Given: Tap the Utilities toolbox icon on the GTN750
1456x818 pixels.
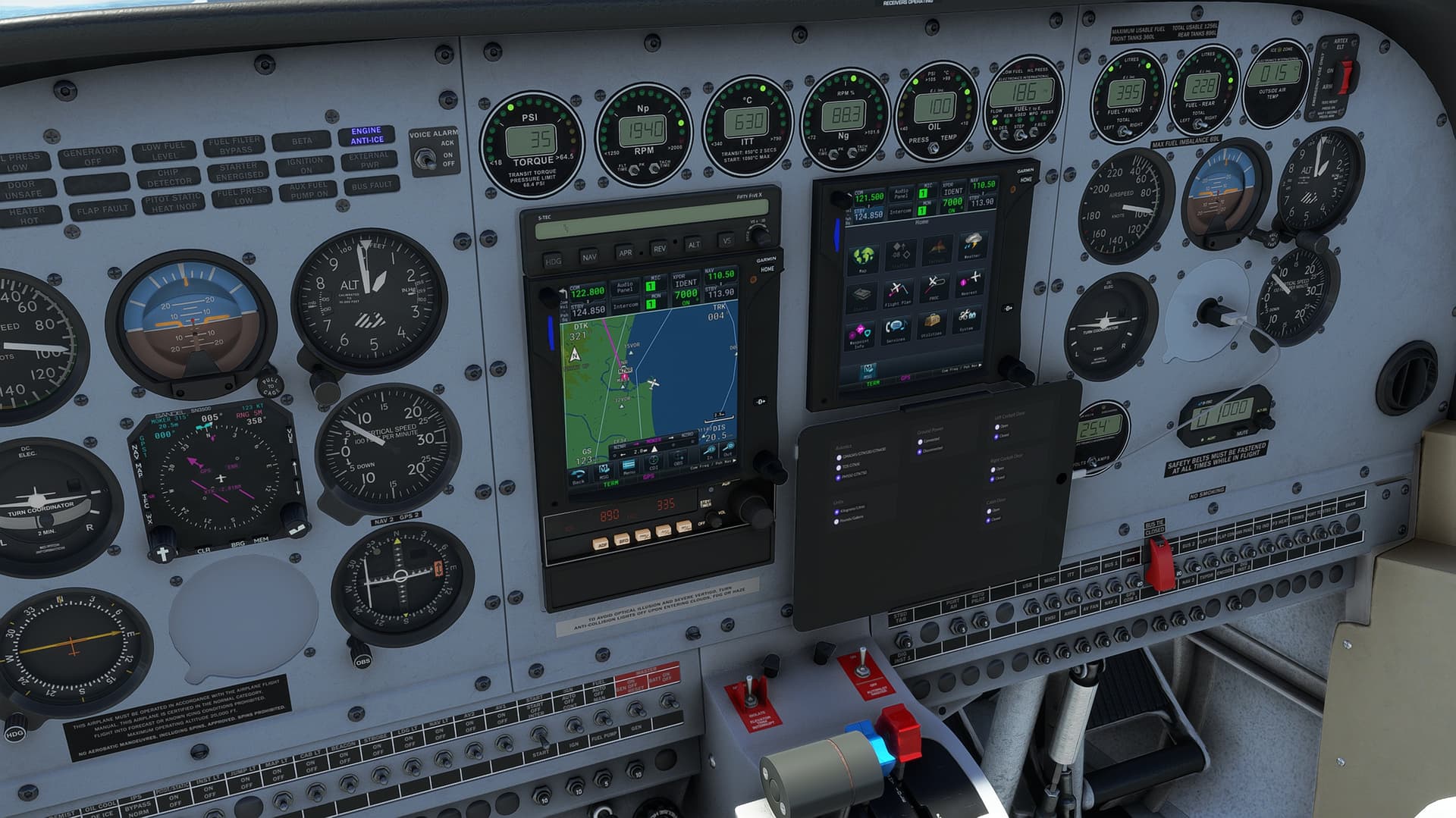Looking at the screenshot, I should pyautogui.click(x=933, y=323).
